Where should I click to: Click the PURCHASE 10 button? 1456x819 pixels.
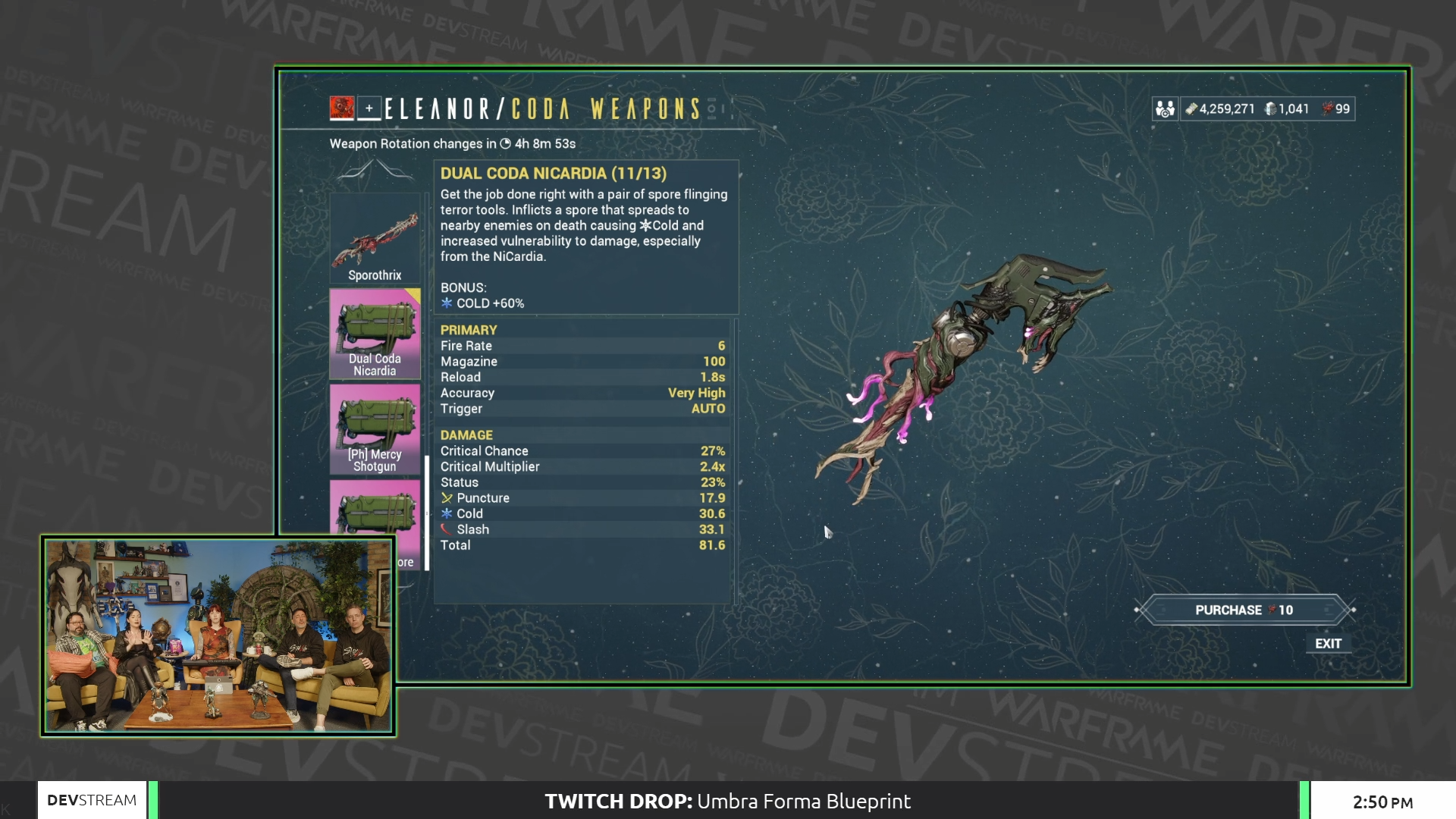point(1244,609)
